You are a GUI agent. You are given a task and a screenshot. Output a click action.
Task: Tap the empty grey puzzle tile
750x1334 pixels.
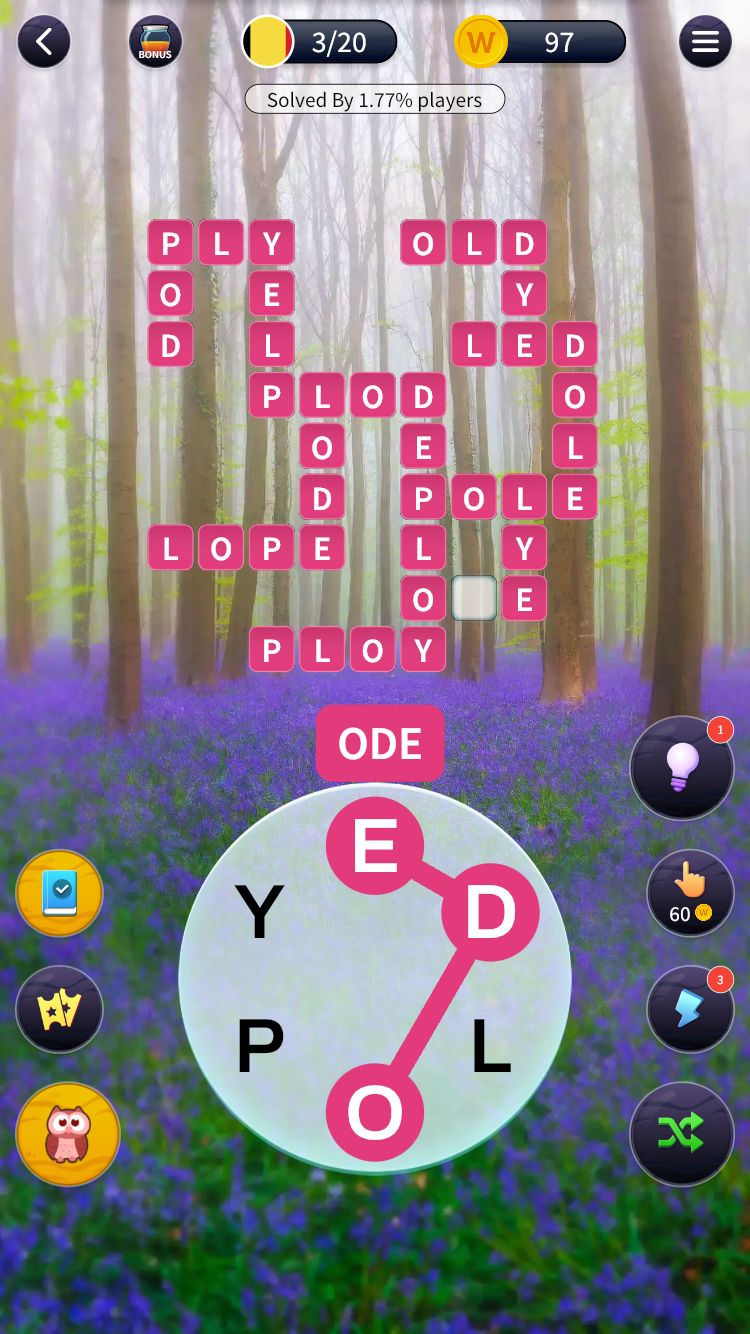(x=474, y=598)
